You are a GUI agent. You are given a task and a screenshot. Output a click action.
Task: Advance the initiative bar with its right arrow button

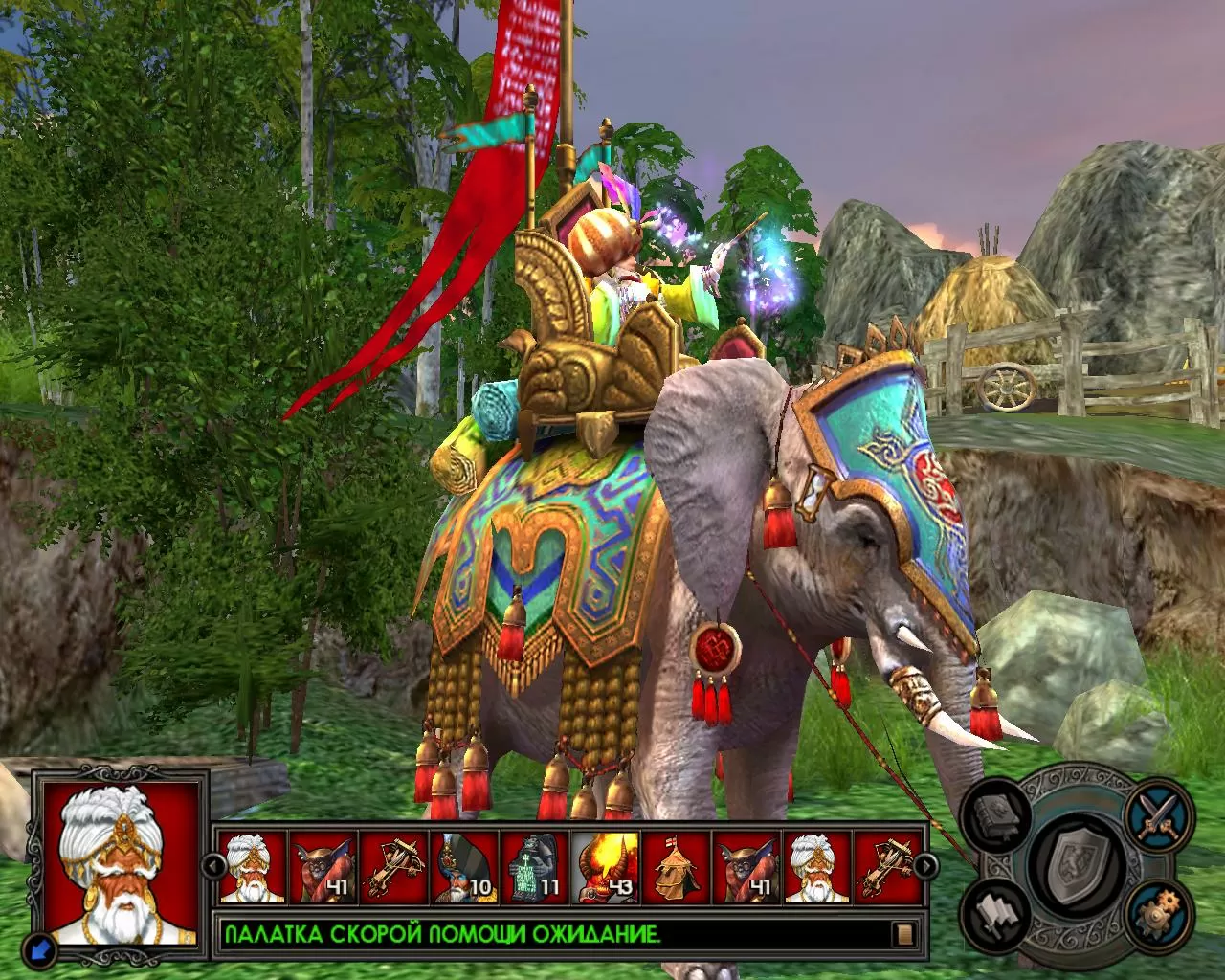pos(925,867)
